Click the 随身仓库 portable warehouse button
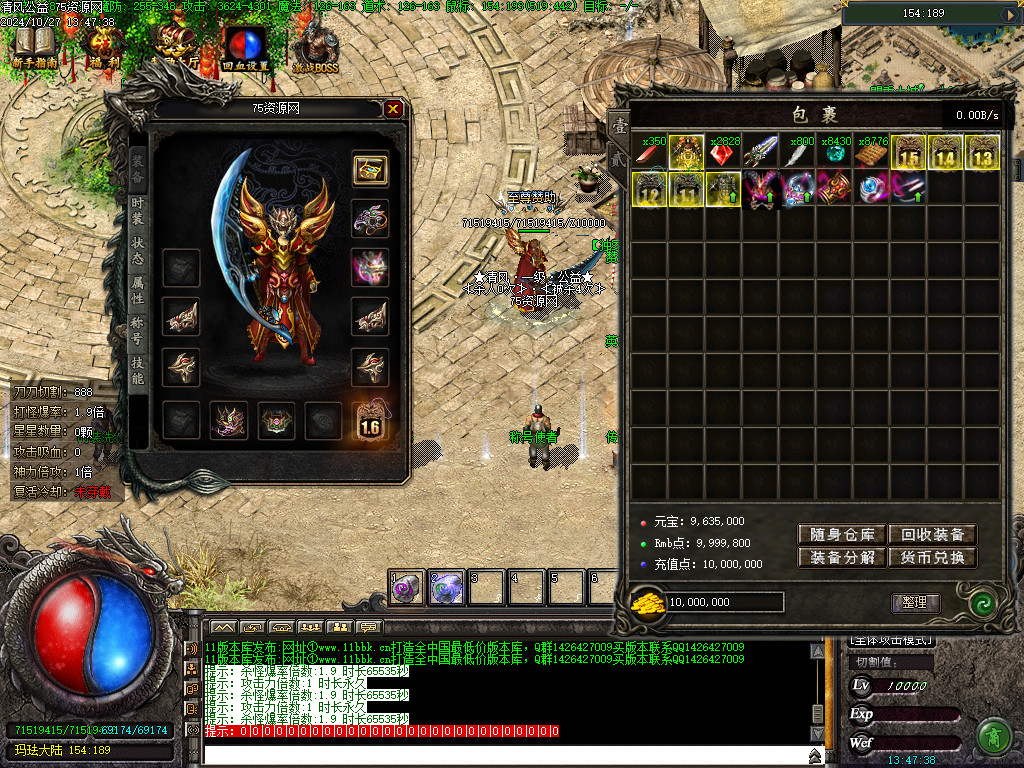1024x768 pixels. point(841,535)
